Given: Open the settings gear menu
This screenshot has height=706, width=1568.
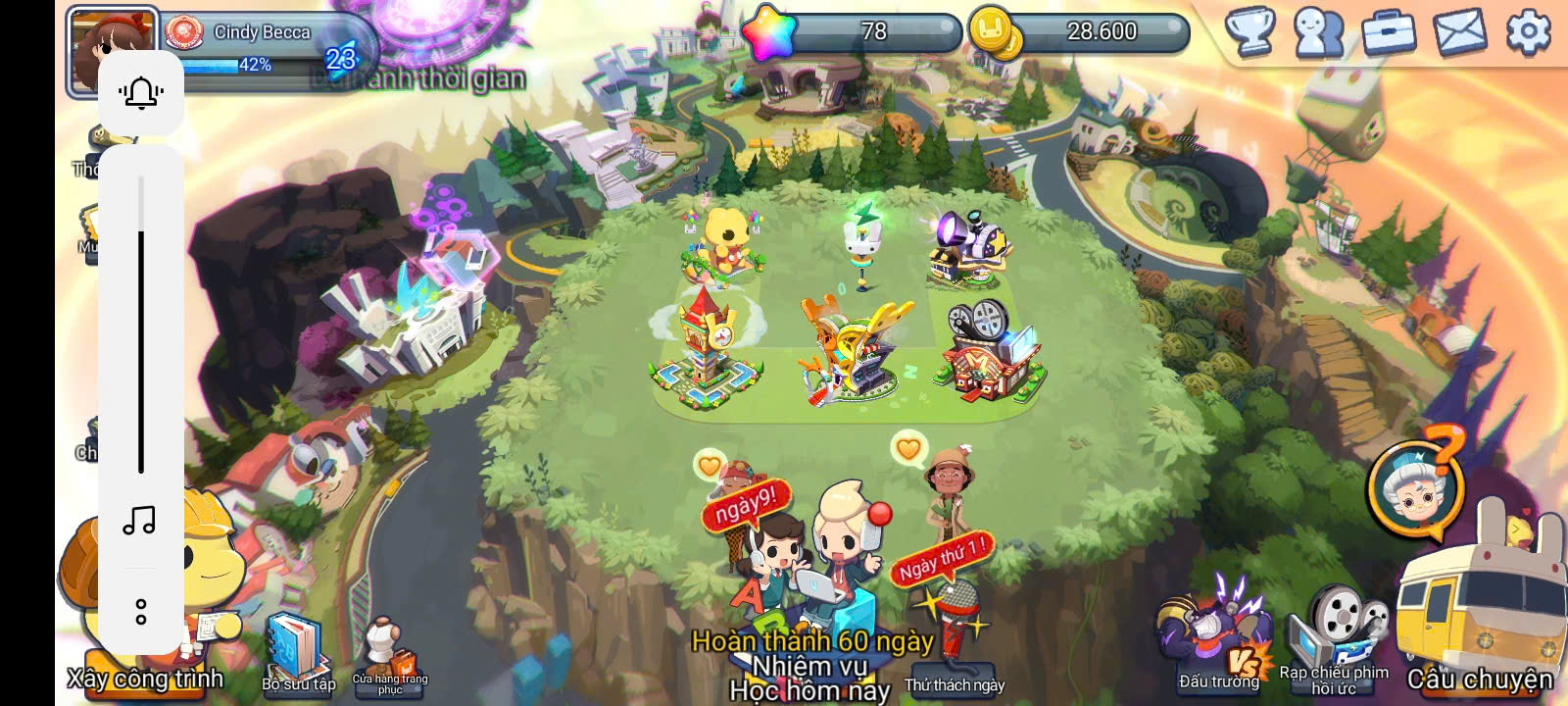Looking at the screenshot, I should (1527, 32).
